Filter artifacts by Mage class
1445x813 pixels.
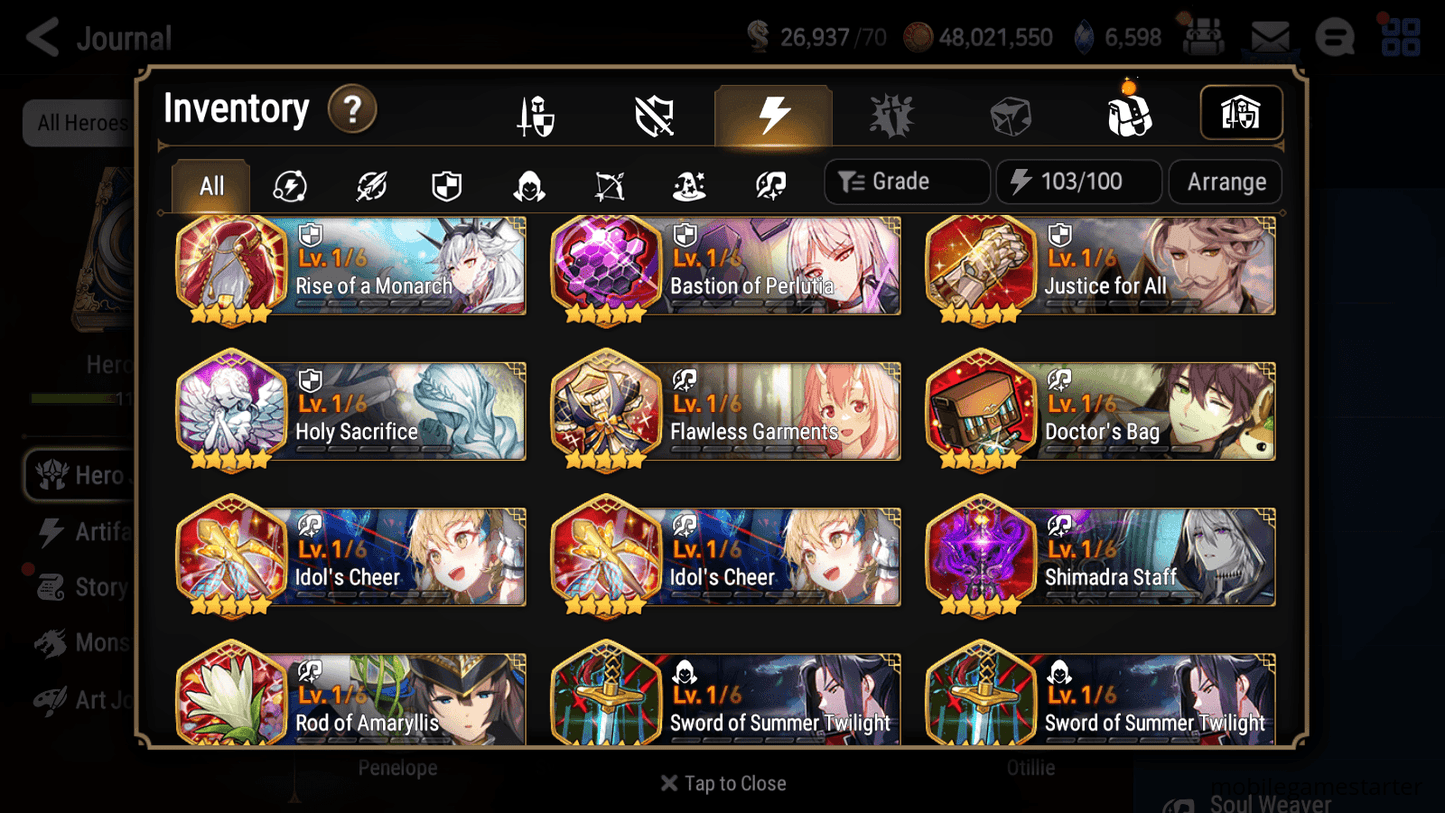pyautogui.click(x=689, y=182)
